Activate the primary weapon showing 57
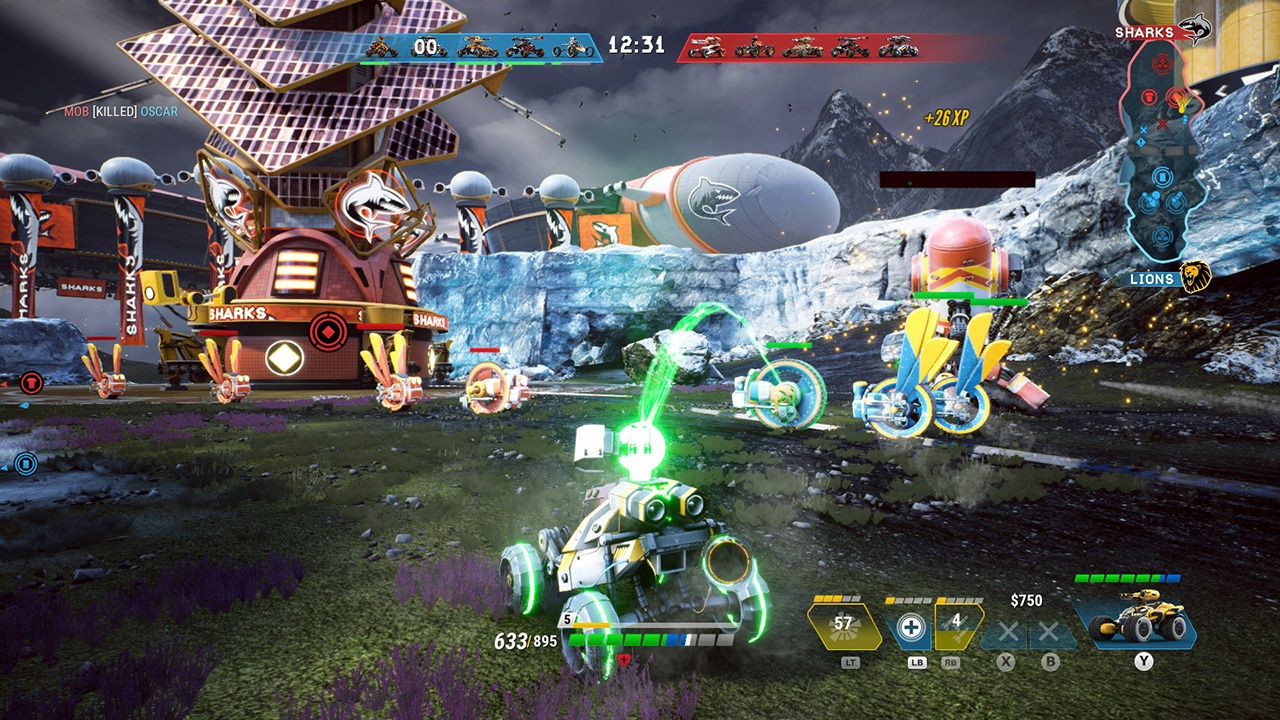 pos(844,625)
